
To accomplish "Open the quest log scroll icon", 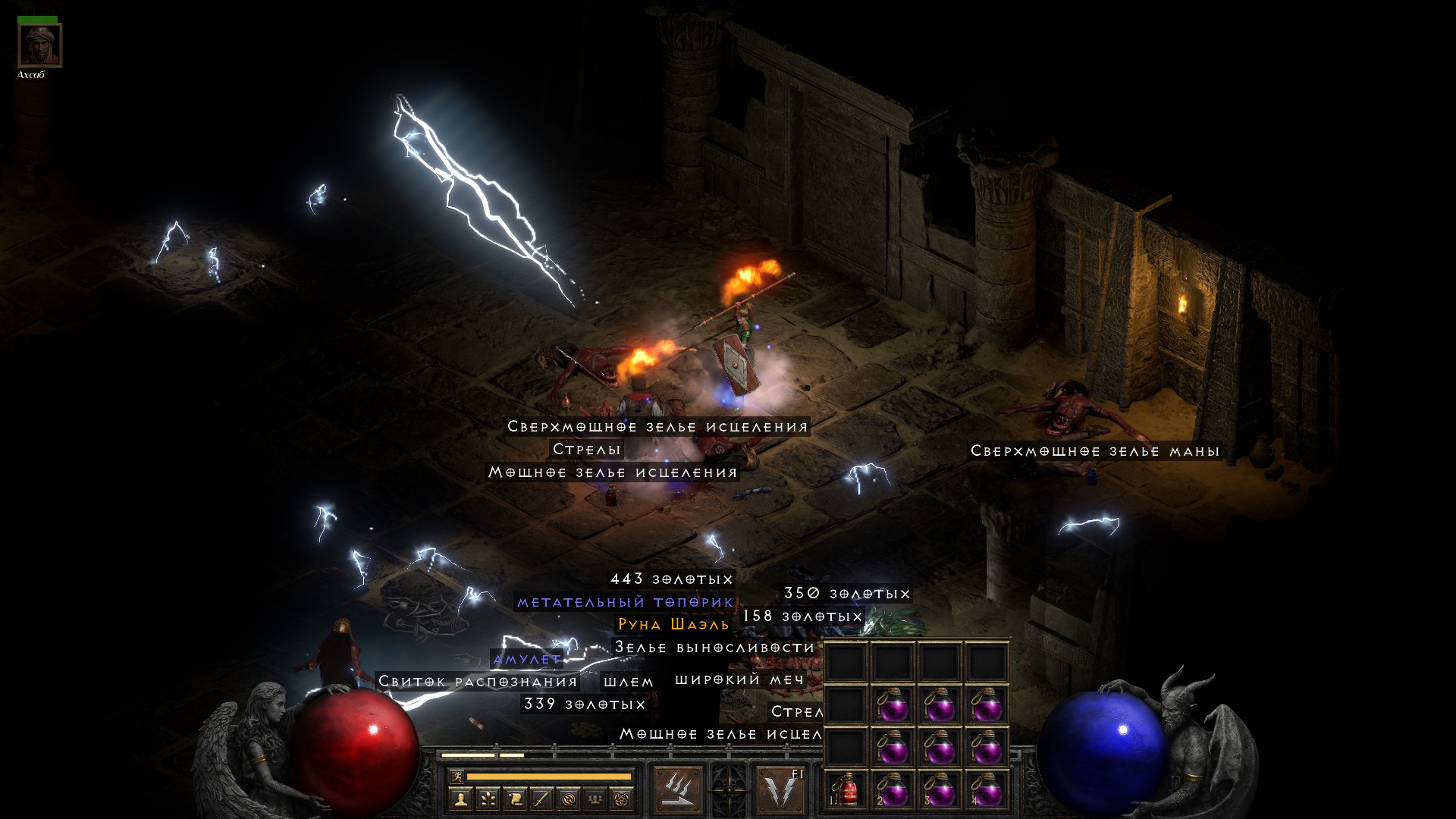I will (514, 799).
